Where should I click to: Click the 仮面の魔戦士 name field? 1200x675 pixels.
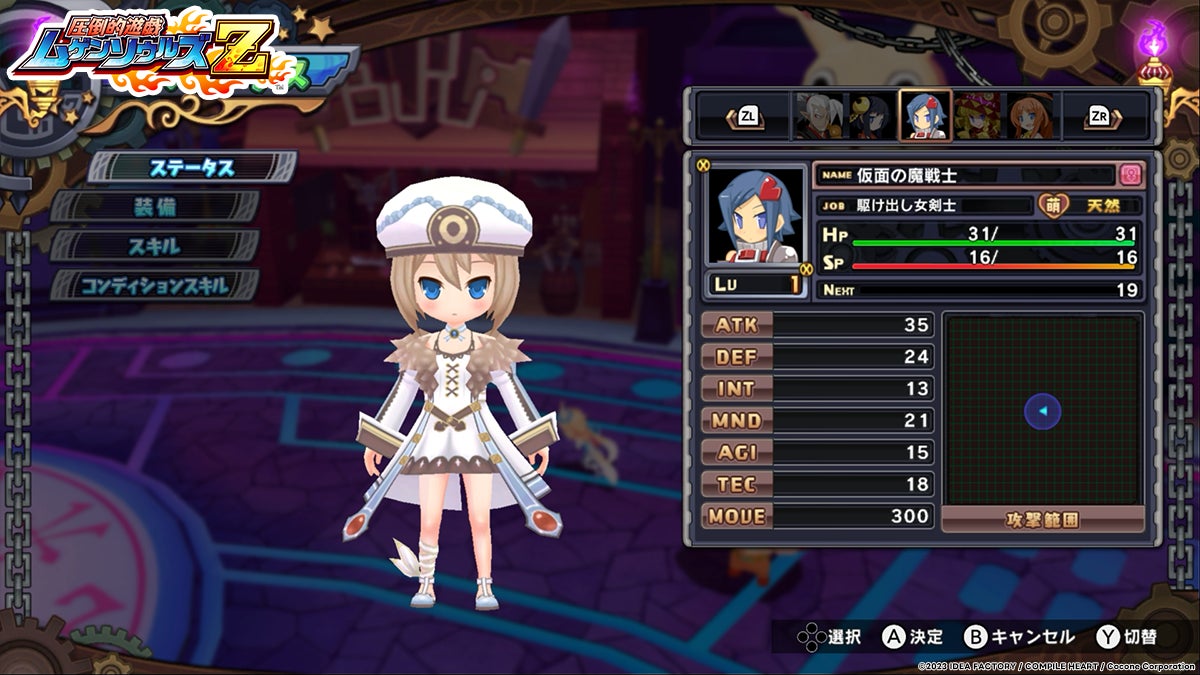(x=965, y=175)
